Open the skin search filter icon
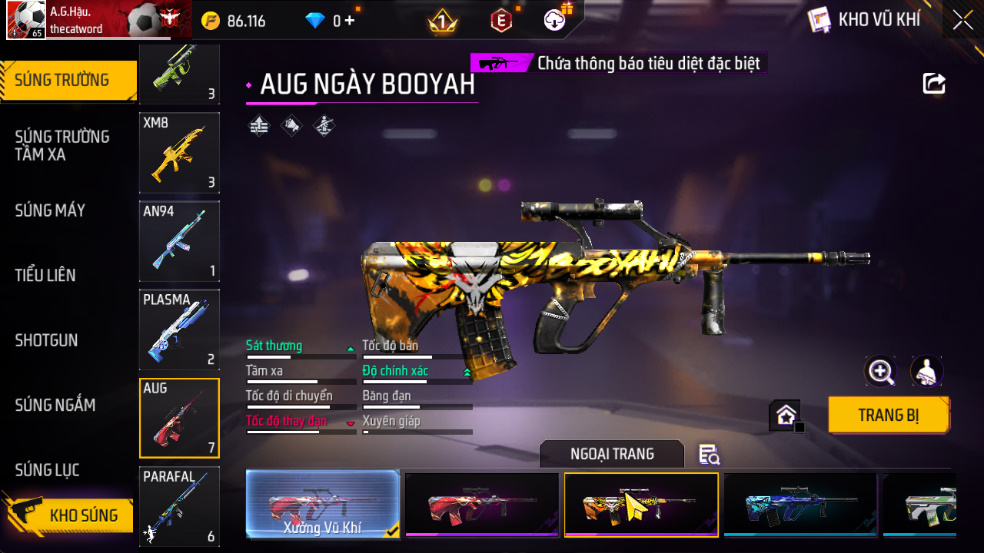The width and height of the screenshot is (984, 553). pos(709,455)
